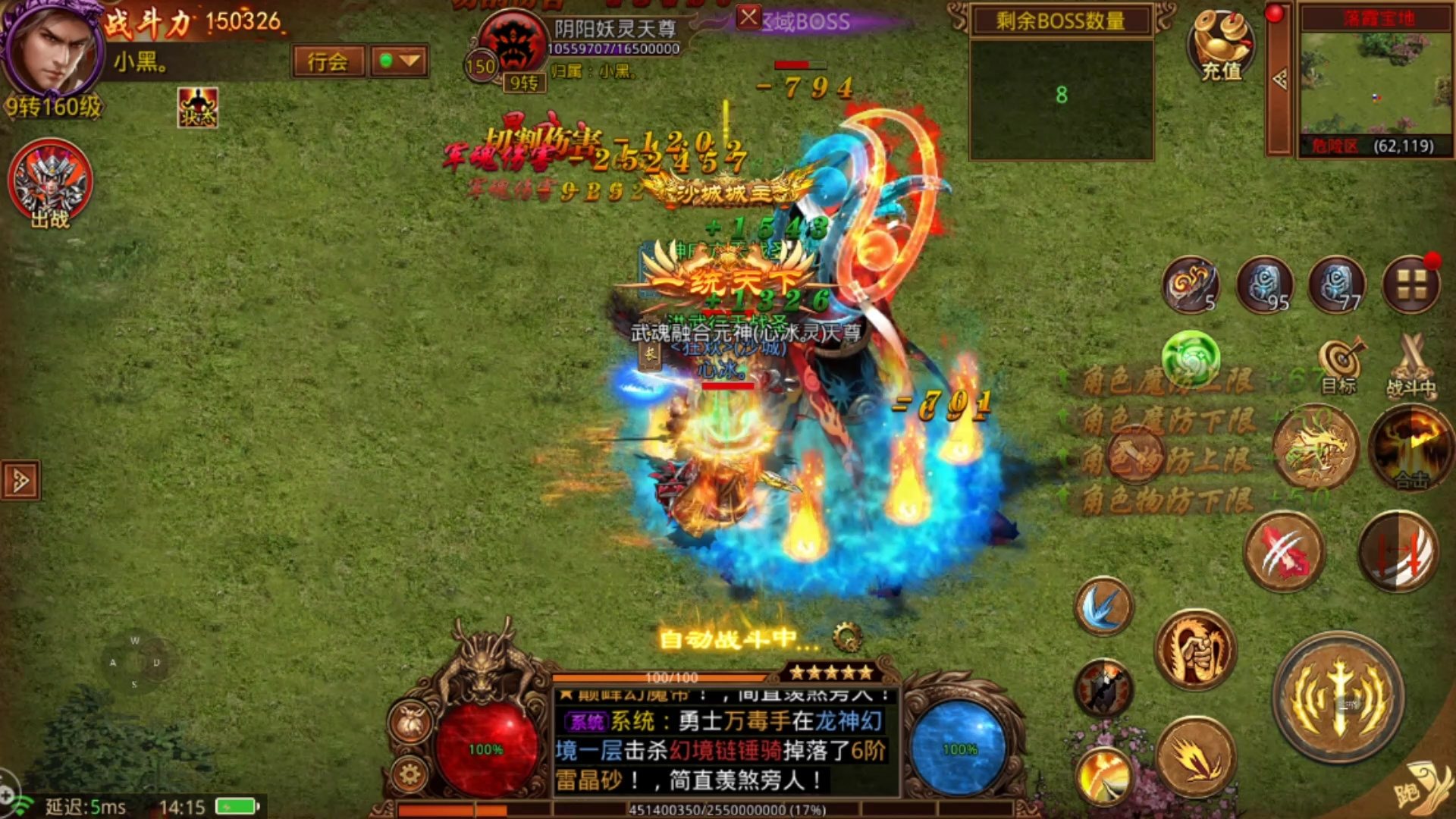Viewport: 1456px width, 819px height.
Task: Trigger the main golden sword attack skill
Action: (1338, 698)
